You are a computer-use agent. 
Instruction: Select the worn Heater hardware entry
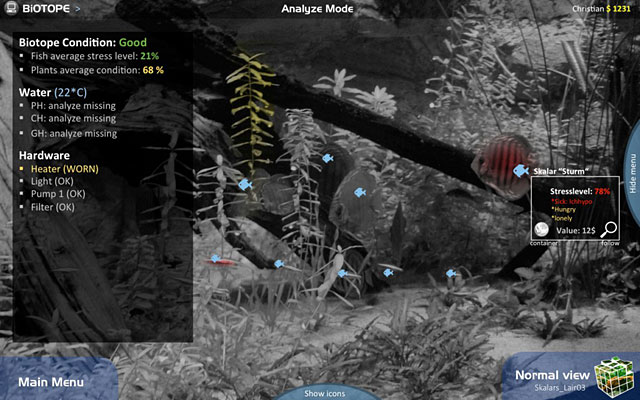tap(61, 170)
